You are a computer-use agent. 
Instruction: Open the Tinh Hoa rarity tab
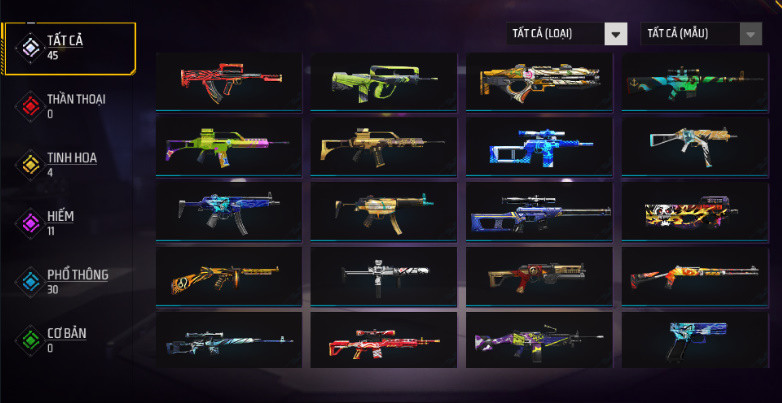(70, 163)
